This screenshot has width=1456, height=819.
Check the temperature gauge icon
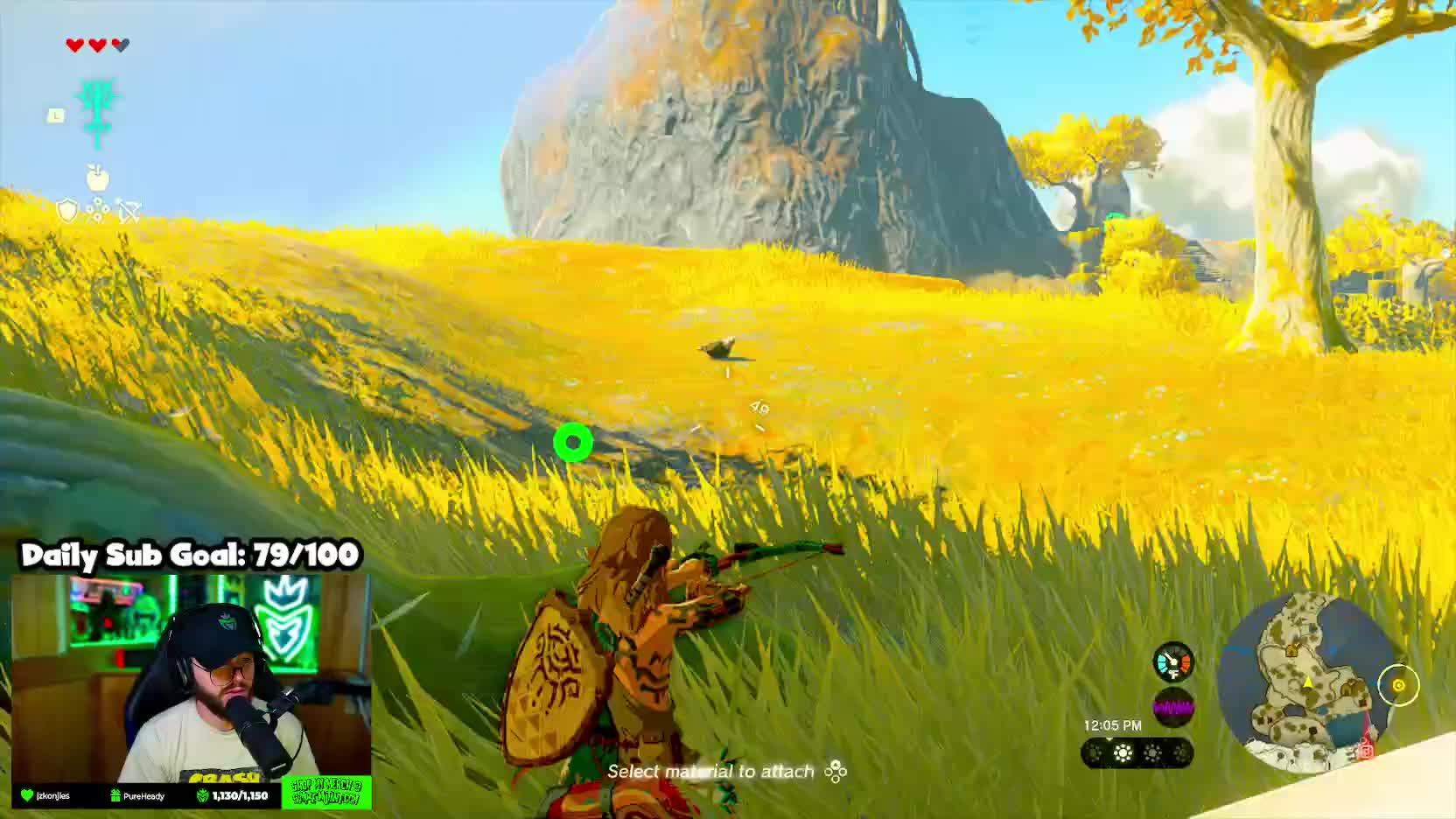[1173, 662]
